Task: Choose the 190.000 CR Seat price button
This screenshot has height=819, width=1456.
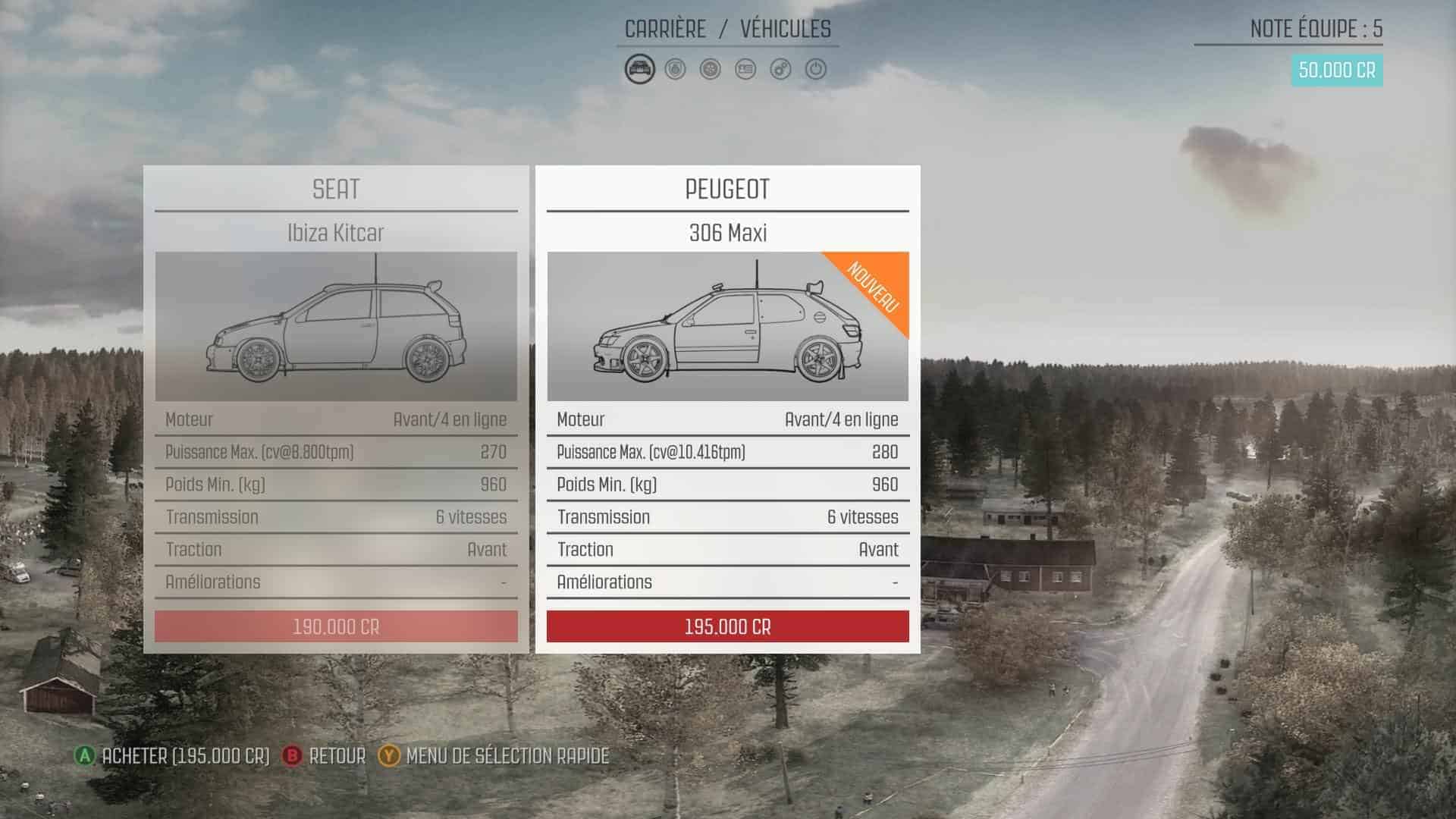Action: (336, 627)
